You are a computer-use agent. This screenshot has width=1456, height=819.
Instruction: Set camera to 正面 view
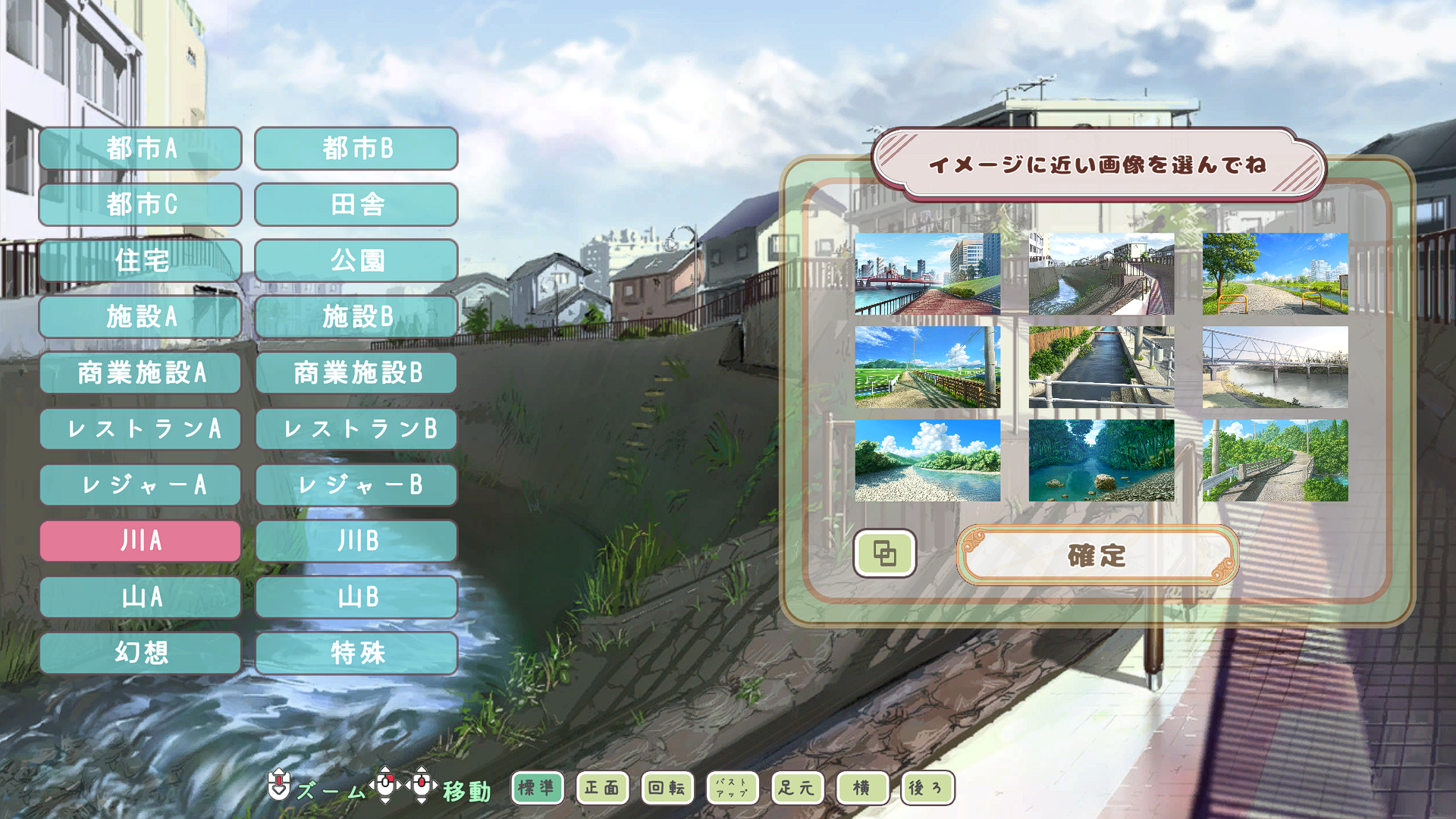601,788
